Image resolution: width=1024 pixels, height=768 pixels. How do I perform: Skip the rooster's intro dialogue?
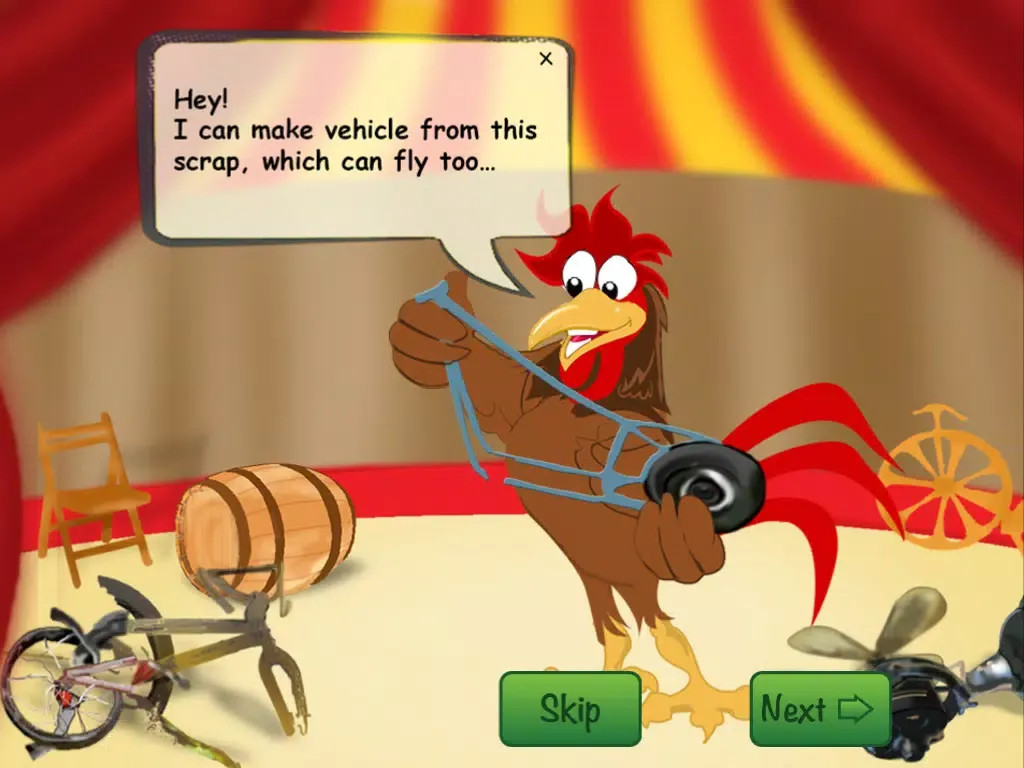click(570, 709)
